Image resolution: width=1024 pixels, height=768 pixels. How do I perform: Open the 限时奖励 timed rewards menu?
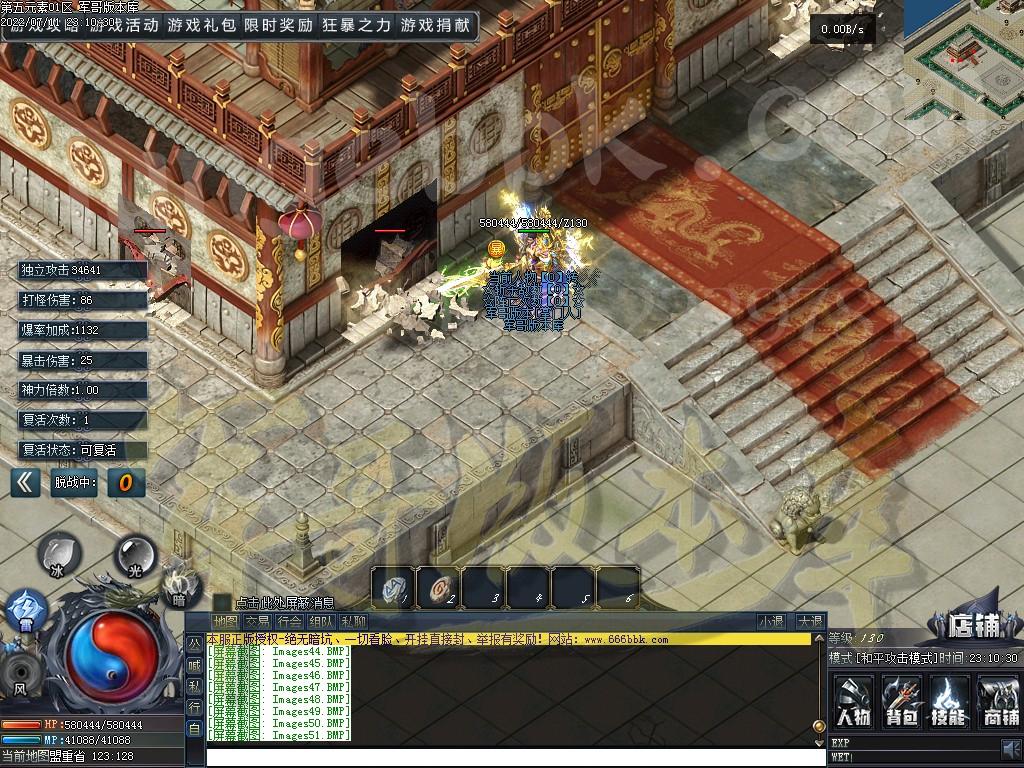point(278,25)
